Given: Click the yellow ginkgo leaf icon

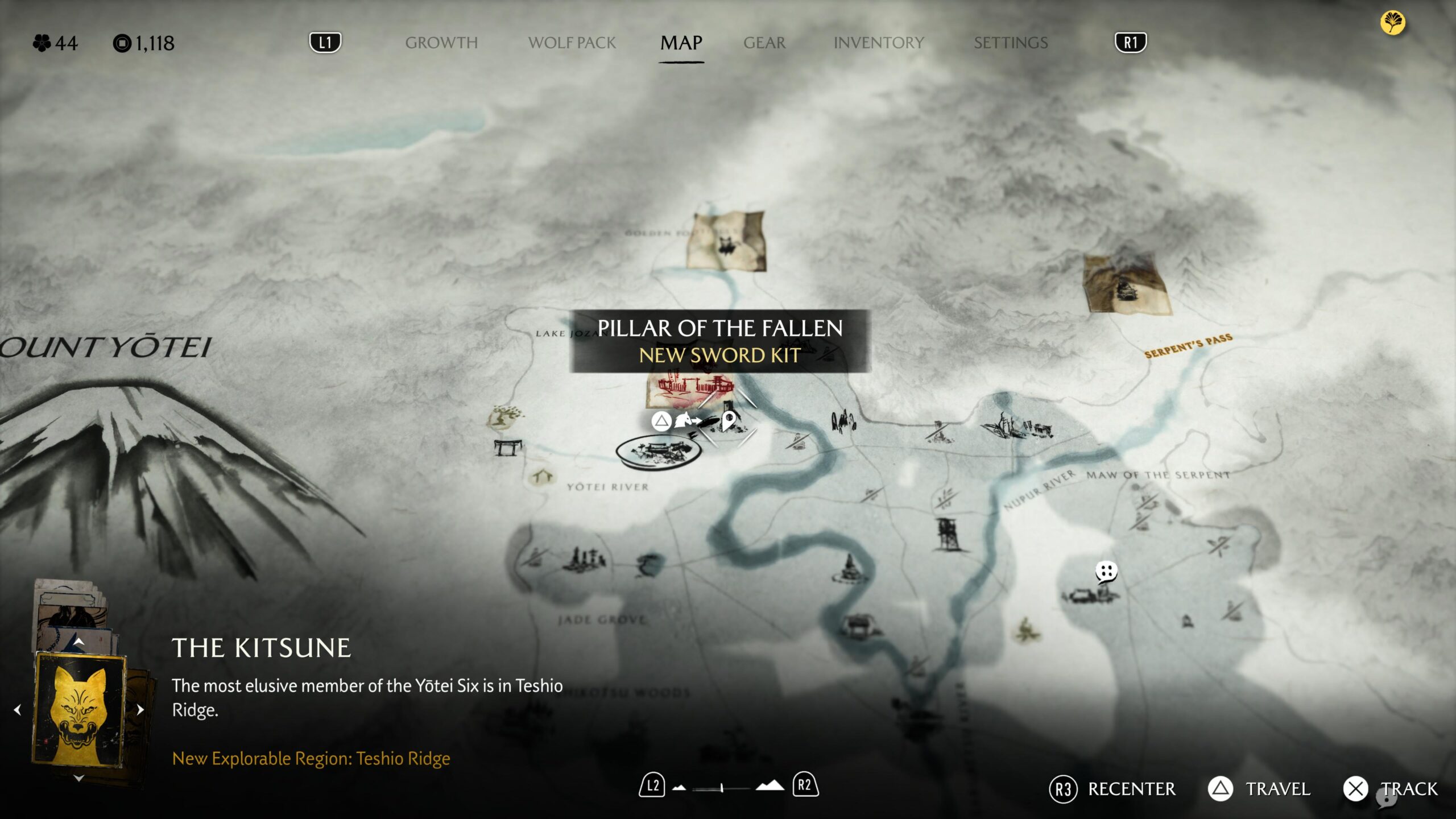Looking at the screenshot, I should (x=1392, y=23).
